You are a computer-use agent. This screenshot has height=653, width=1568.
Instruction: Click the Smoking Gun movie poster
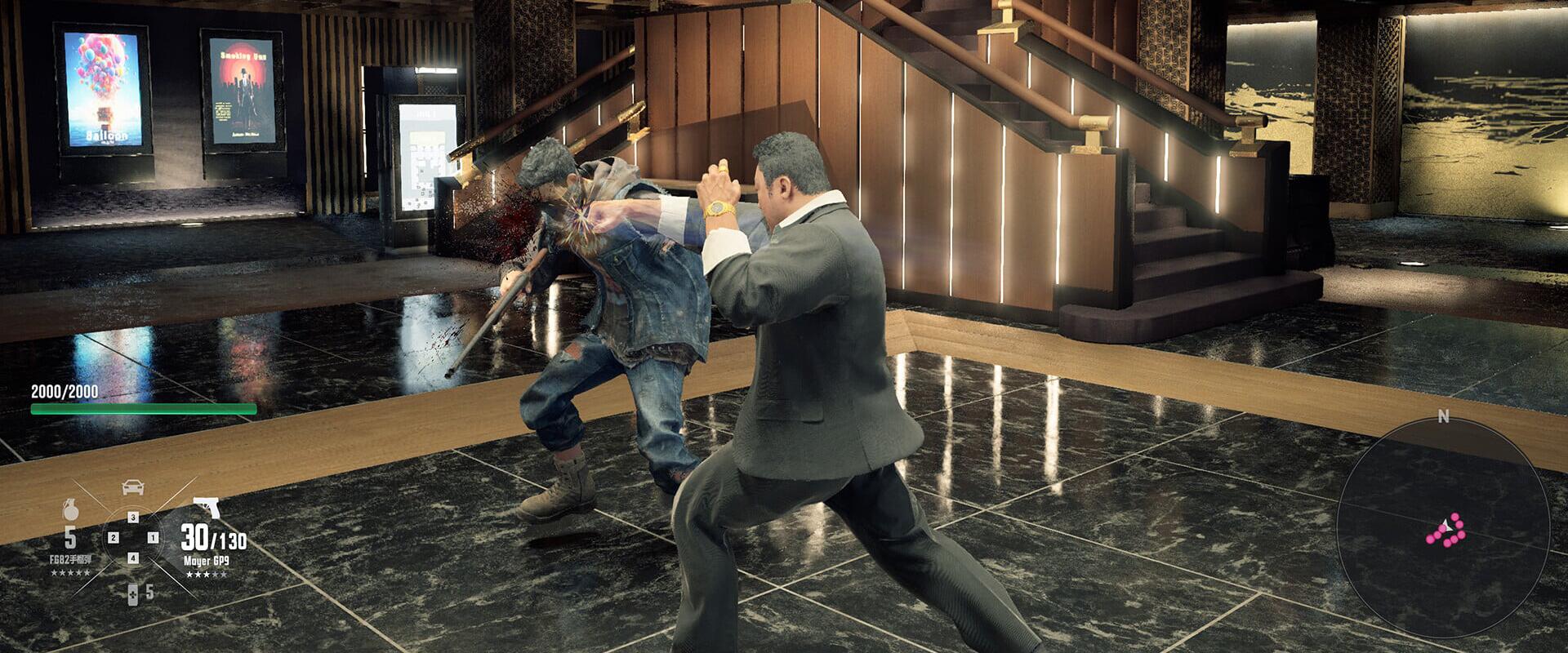point(241,86)
